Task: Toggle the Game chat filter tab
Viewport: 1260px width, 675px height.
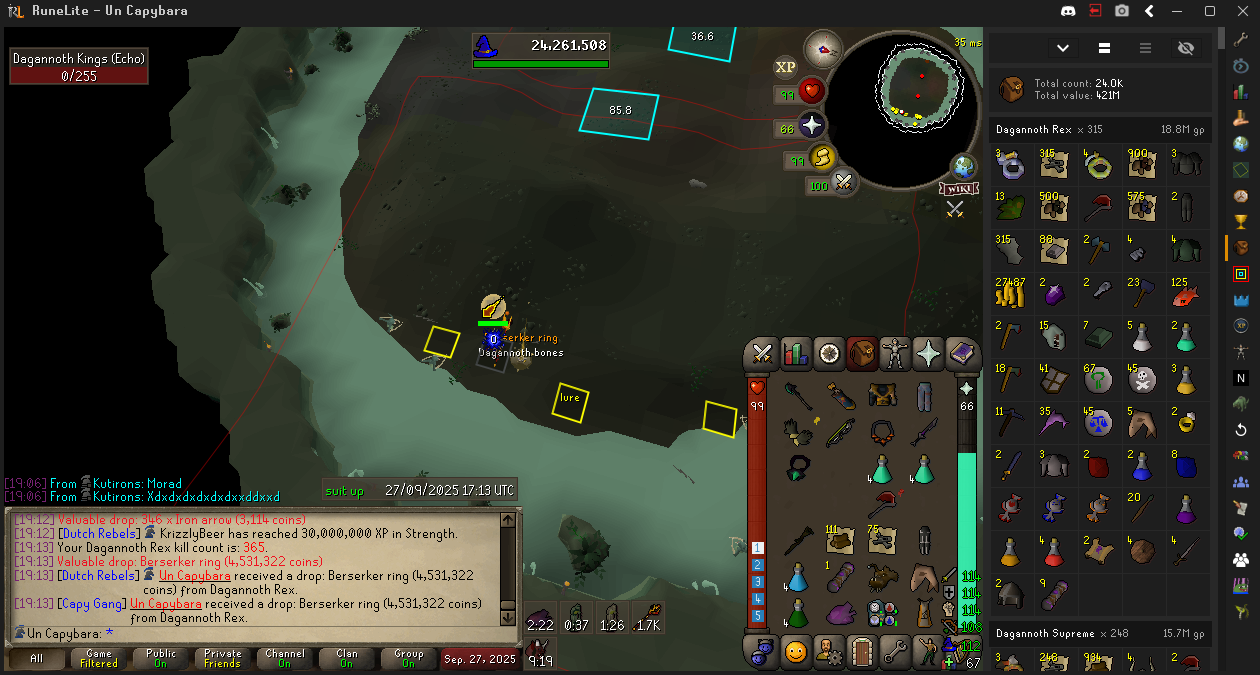Action: pos(99,658)
